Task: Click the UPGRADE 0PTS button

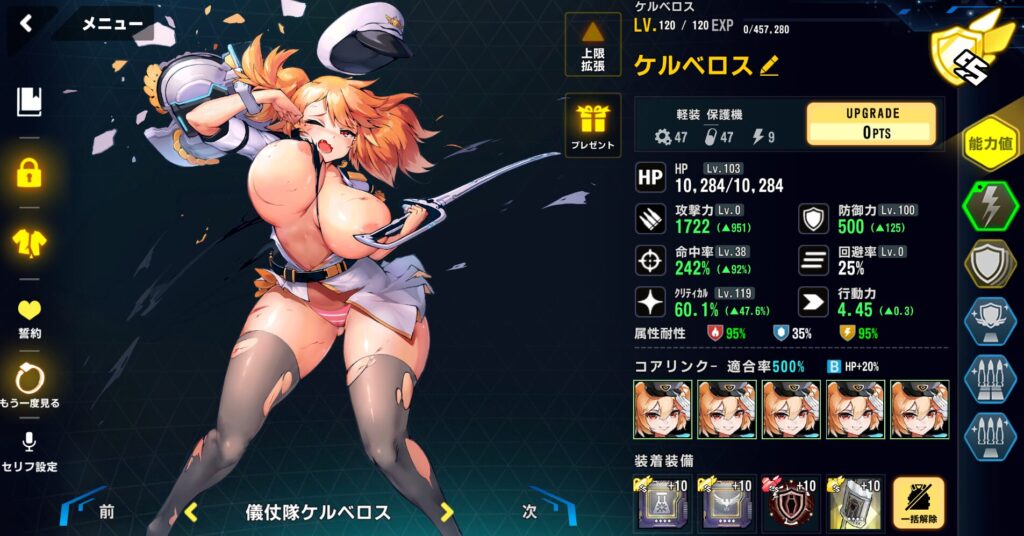Action: [x=871, y=124]
